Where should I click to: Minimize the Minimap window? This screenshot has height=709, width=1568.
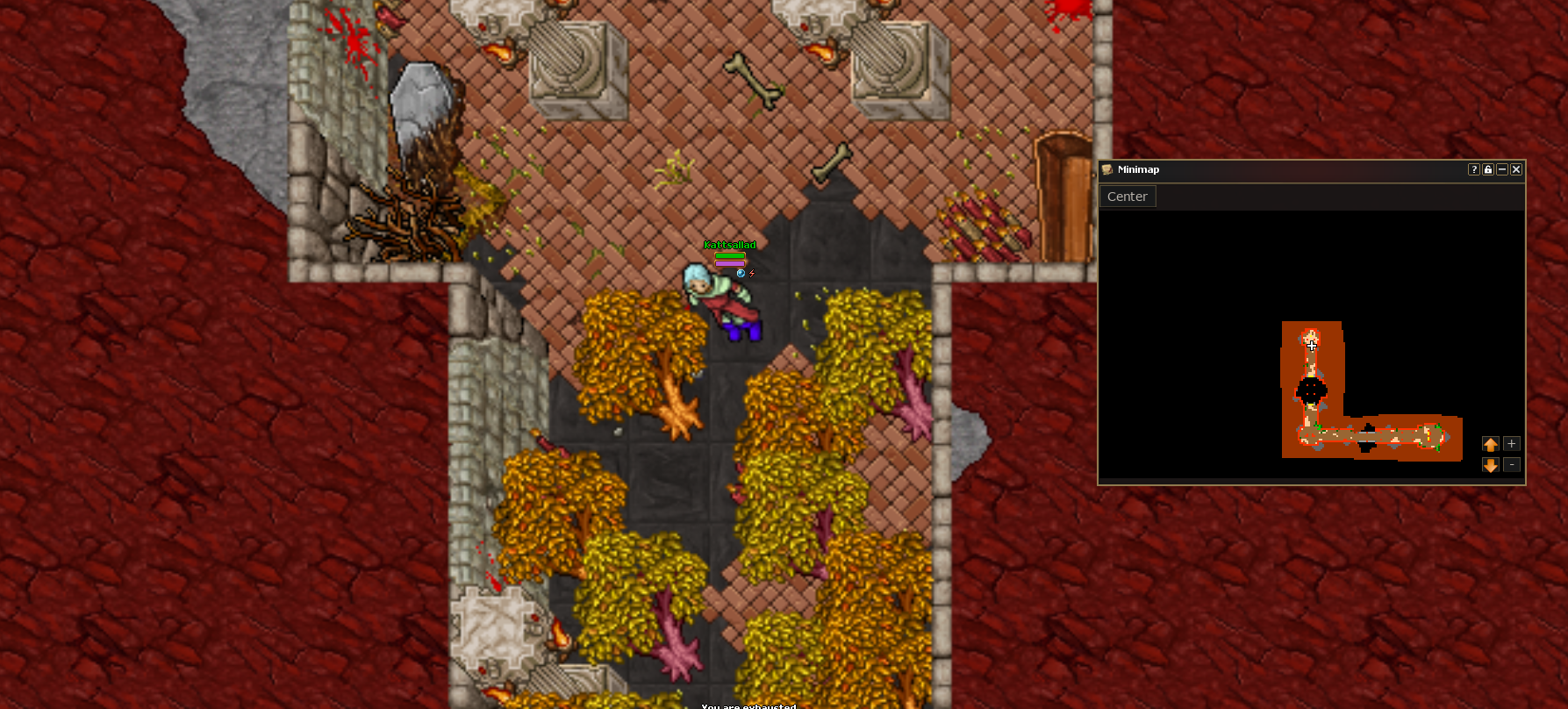coord(1502,169)
